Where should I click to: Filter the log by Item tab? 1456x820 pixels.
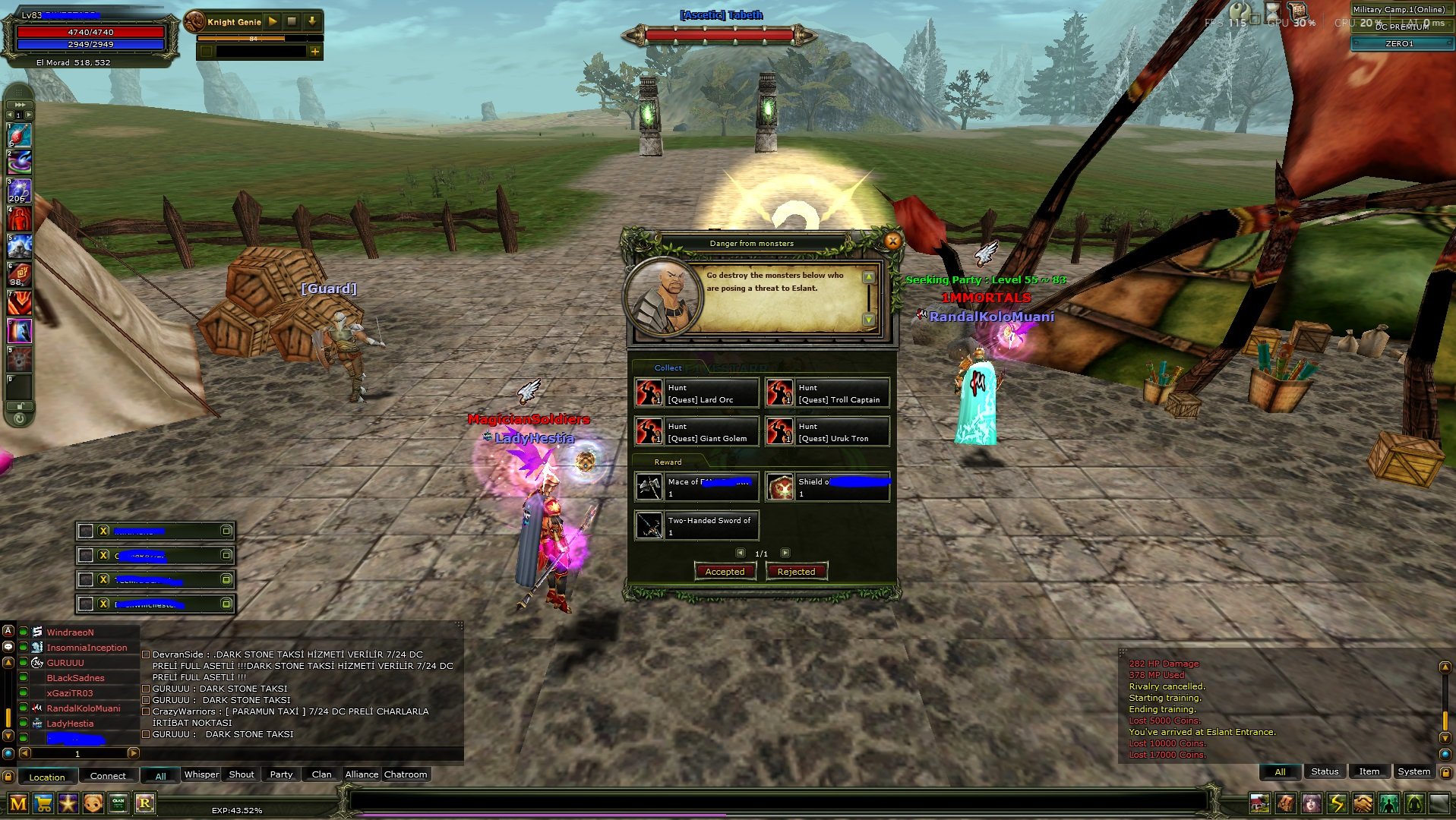(x=1369, y=771)
